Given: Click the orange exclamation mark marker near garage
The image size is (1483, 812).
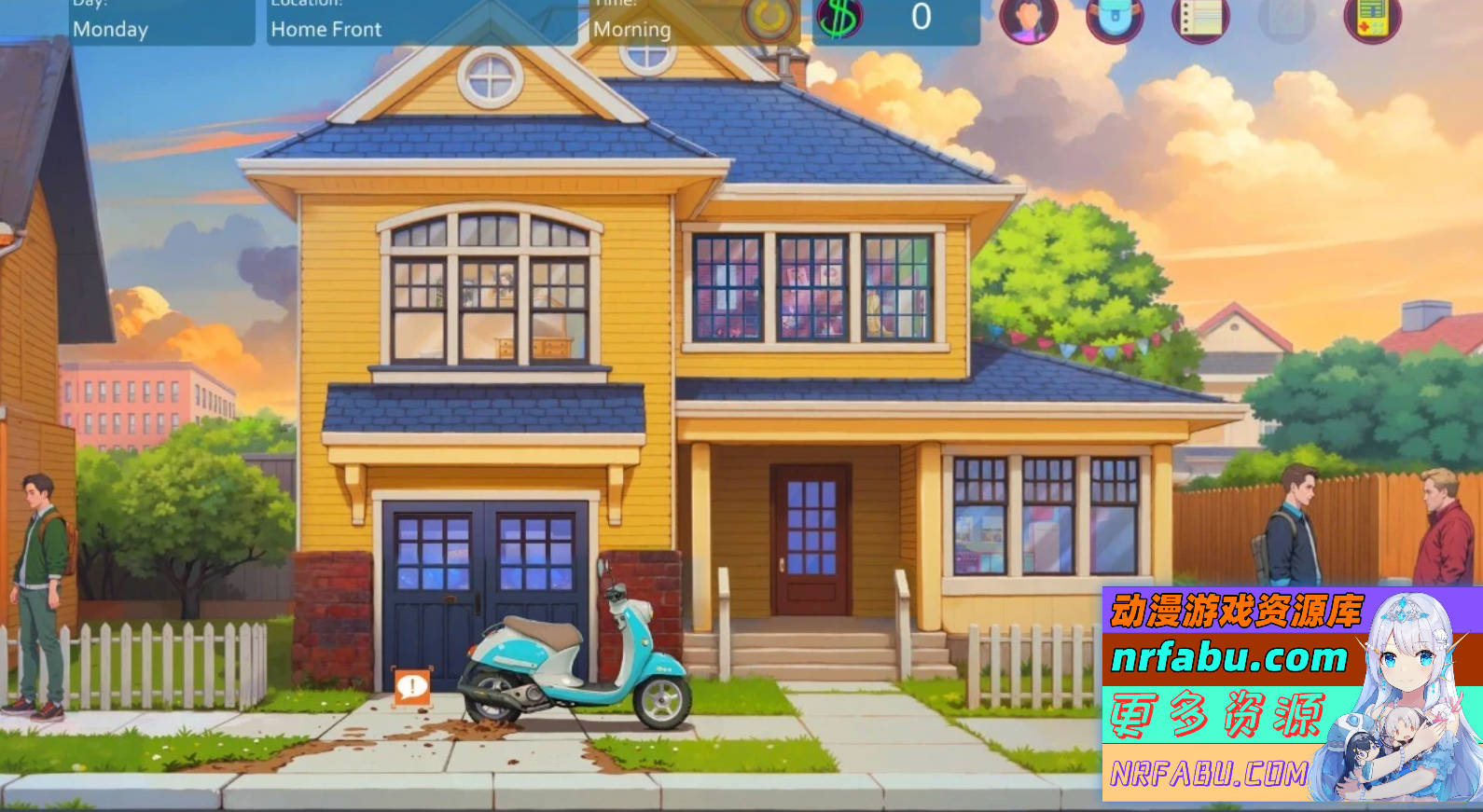Looking at the screenshot, I should (x=409, y=687).
